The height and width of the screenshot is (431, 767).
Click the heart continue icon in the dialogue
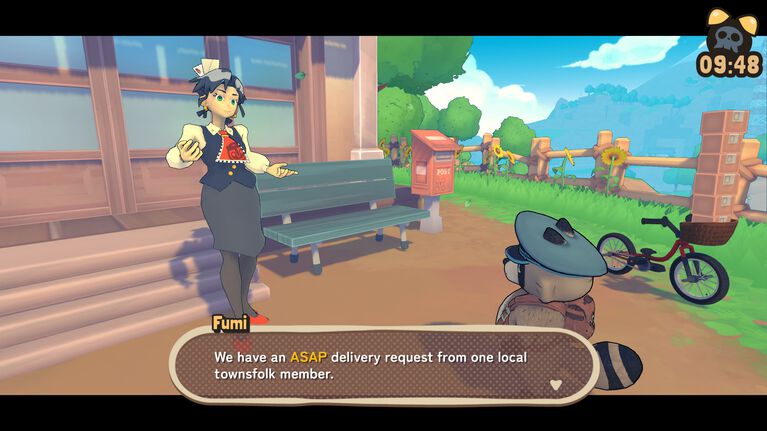coord(556,383)
